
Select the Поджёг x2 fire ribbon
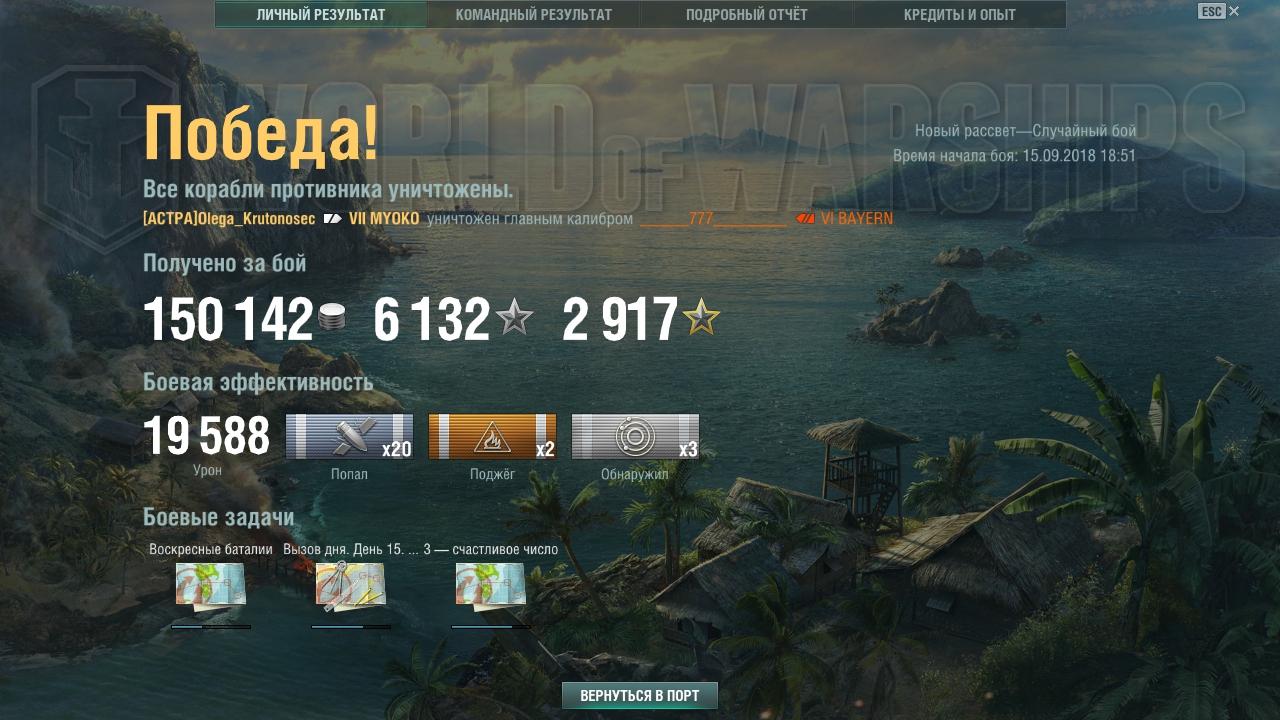pyautogui.click(x=492, y=437)
